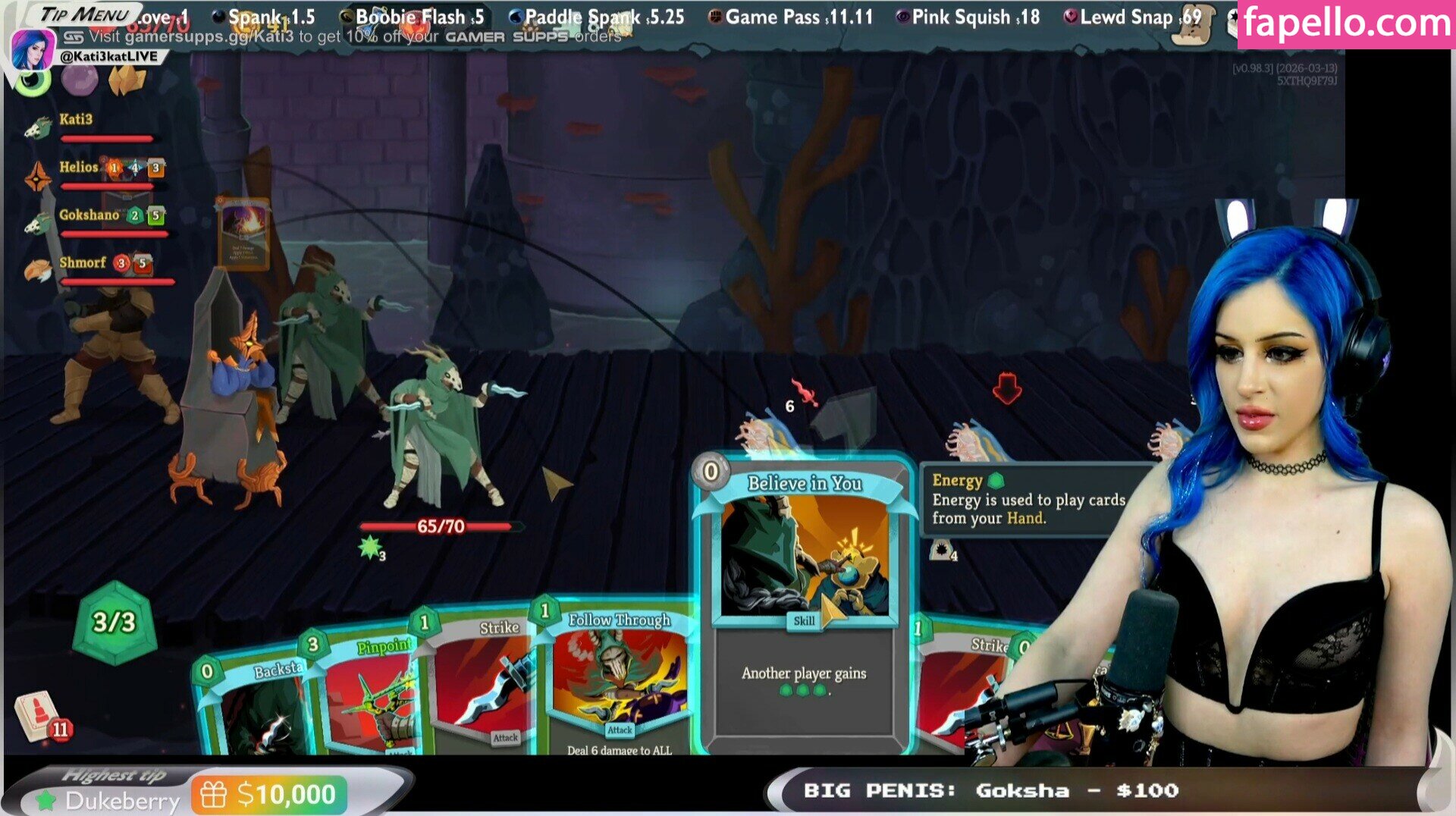1456x816 pixels.
Task: Select Kati3 in the player list
Action: click(x=76, y=120)
